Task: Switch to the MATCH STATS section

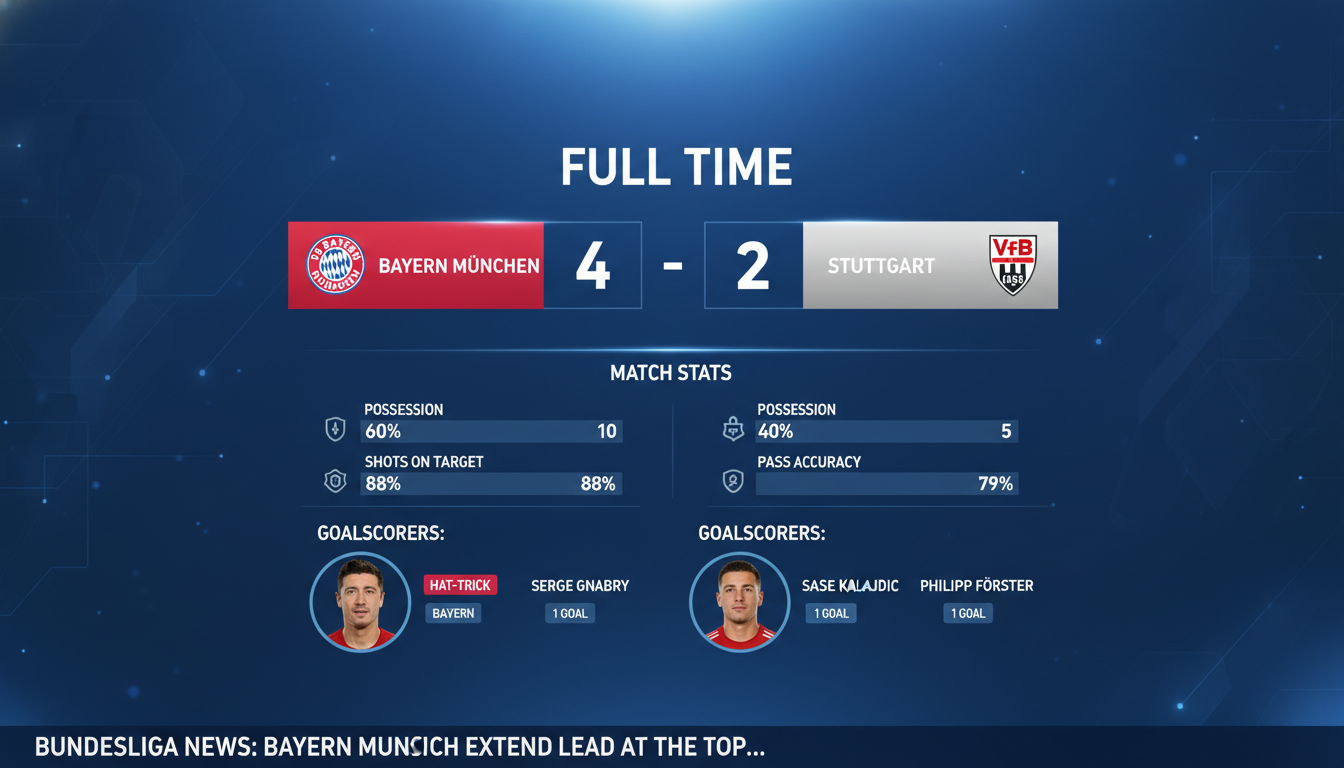Action: pyautogui.click(x=672, y=372)
